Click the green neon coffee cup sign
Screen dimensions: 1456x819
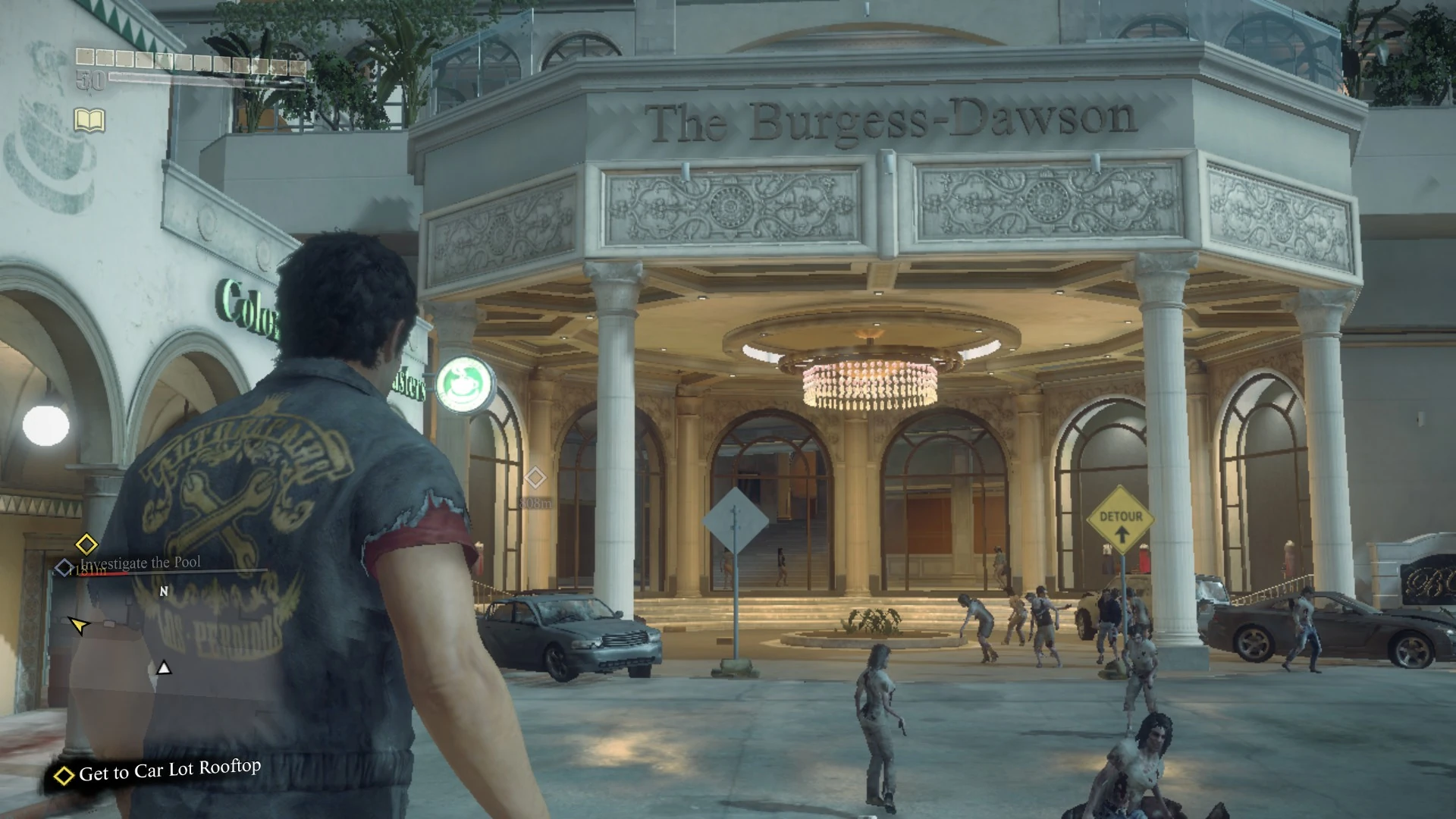pos(463,385)
